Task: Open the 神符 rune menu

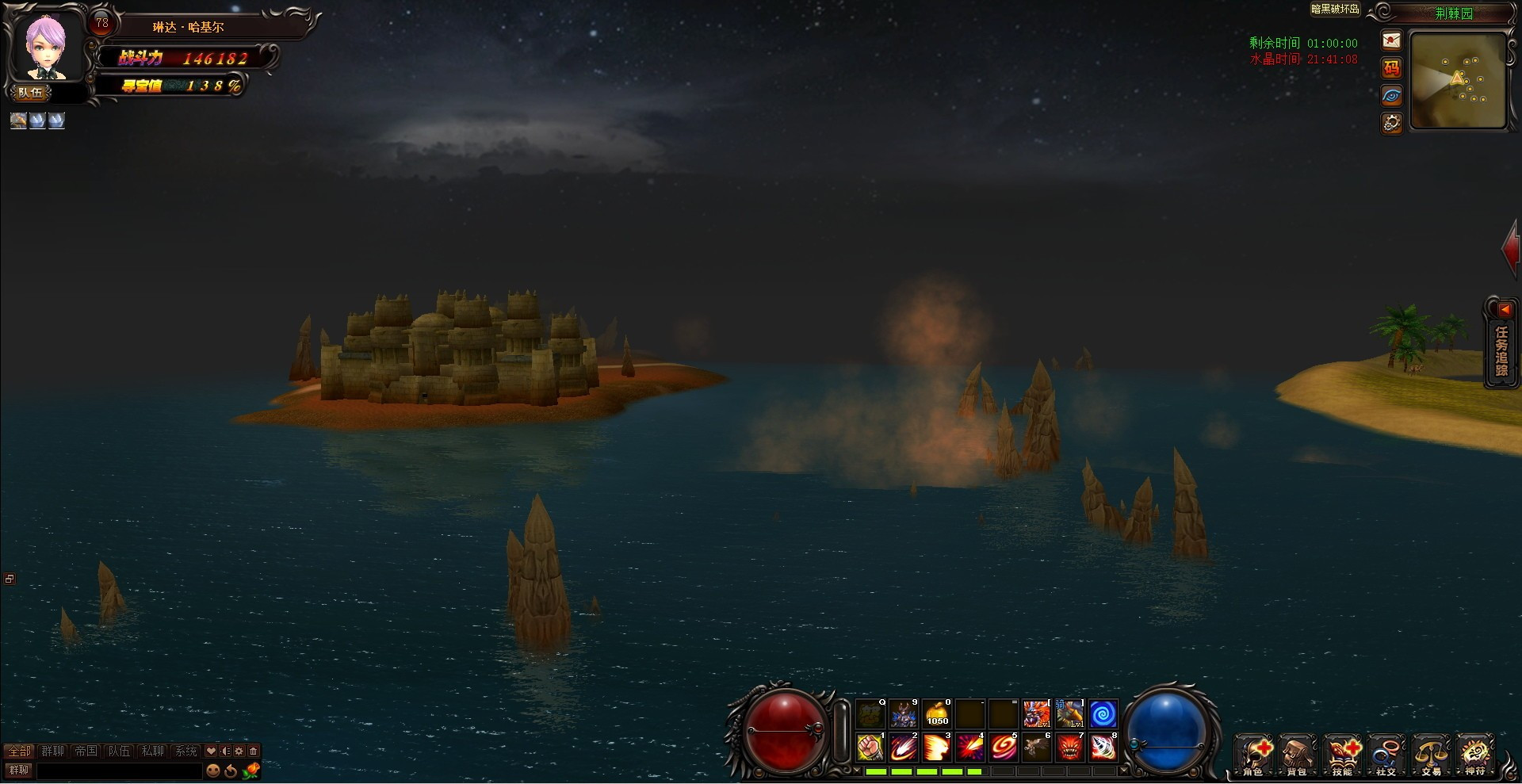Action: click(x=1475, y=756)
